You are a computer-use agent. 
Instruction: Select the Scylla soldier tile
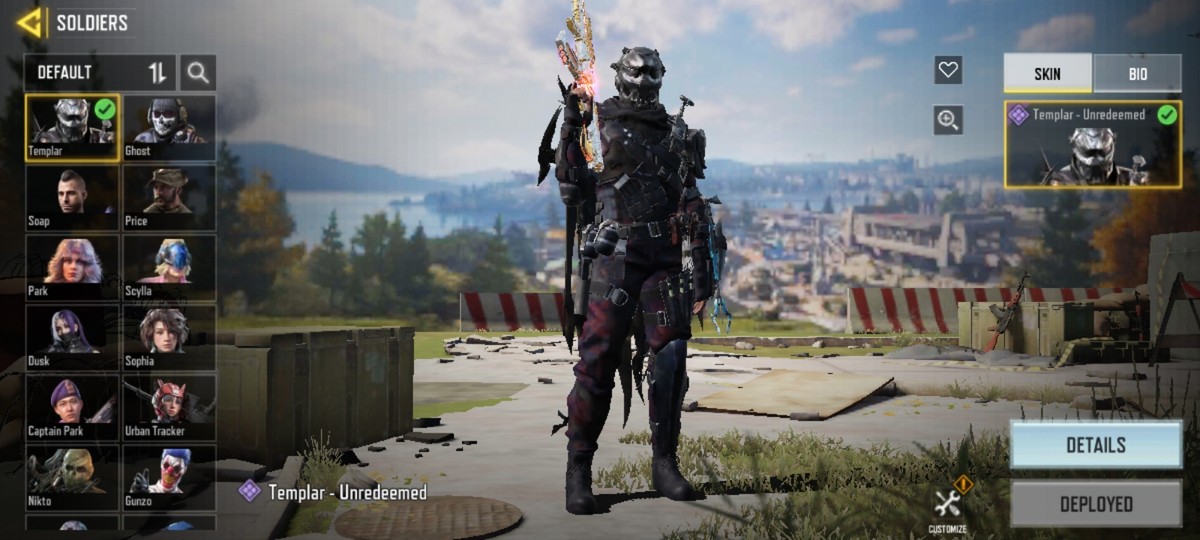(x=169, y=267)
